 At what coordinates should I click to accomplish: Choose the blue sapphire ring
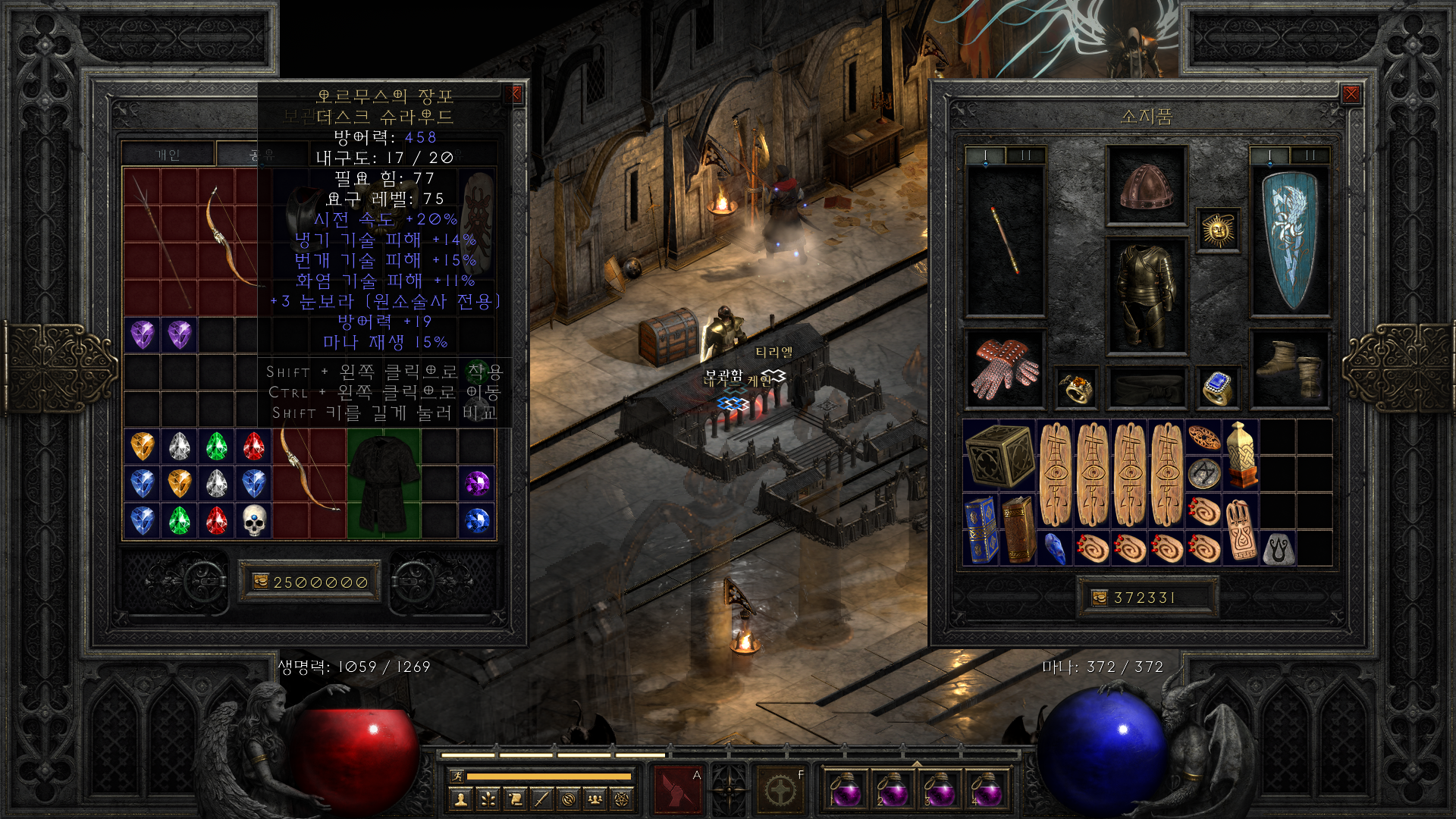tap(1216, 388)
